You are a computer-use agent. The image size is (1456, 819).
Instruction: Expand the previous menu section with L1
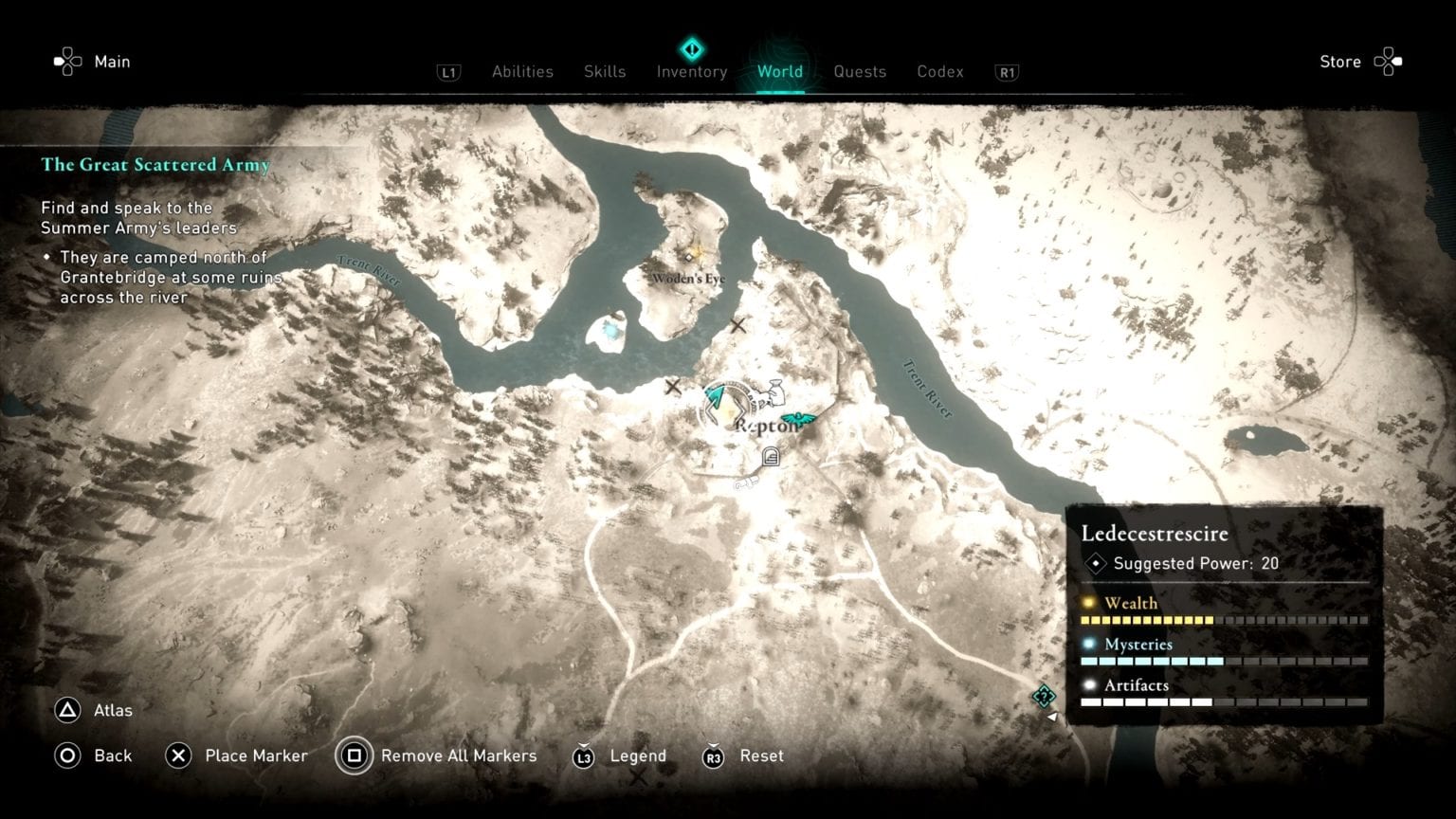[x=447, y=71]
